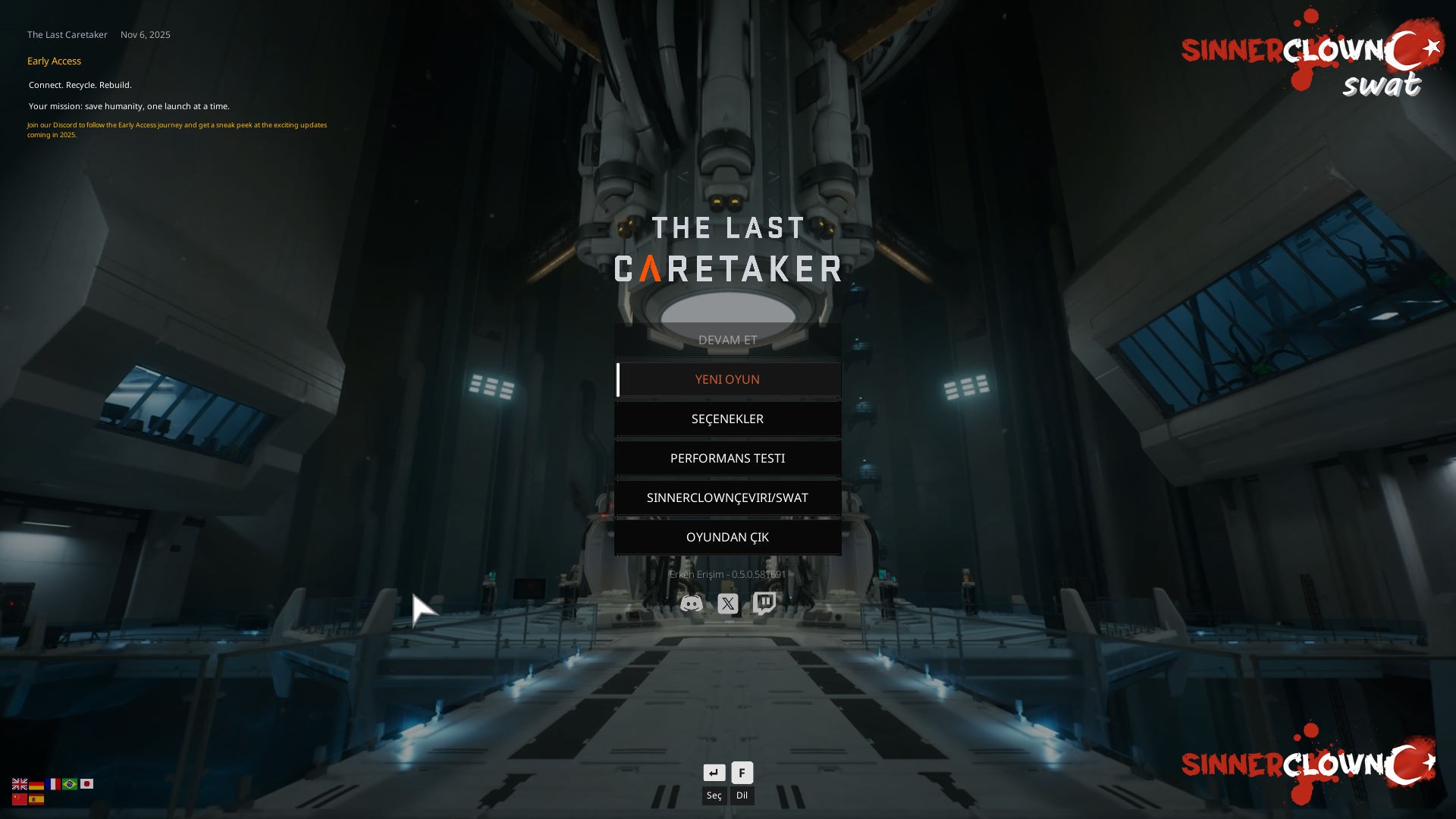Select the Spanish language flag
This screenshot has width=1456, height=819.
tap(36, 800)
